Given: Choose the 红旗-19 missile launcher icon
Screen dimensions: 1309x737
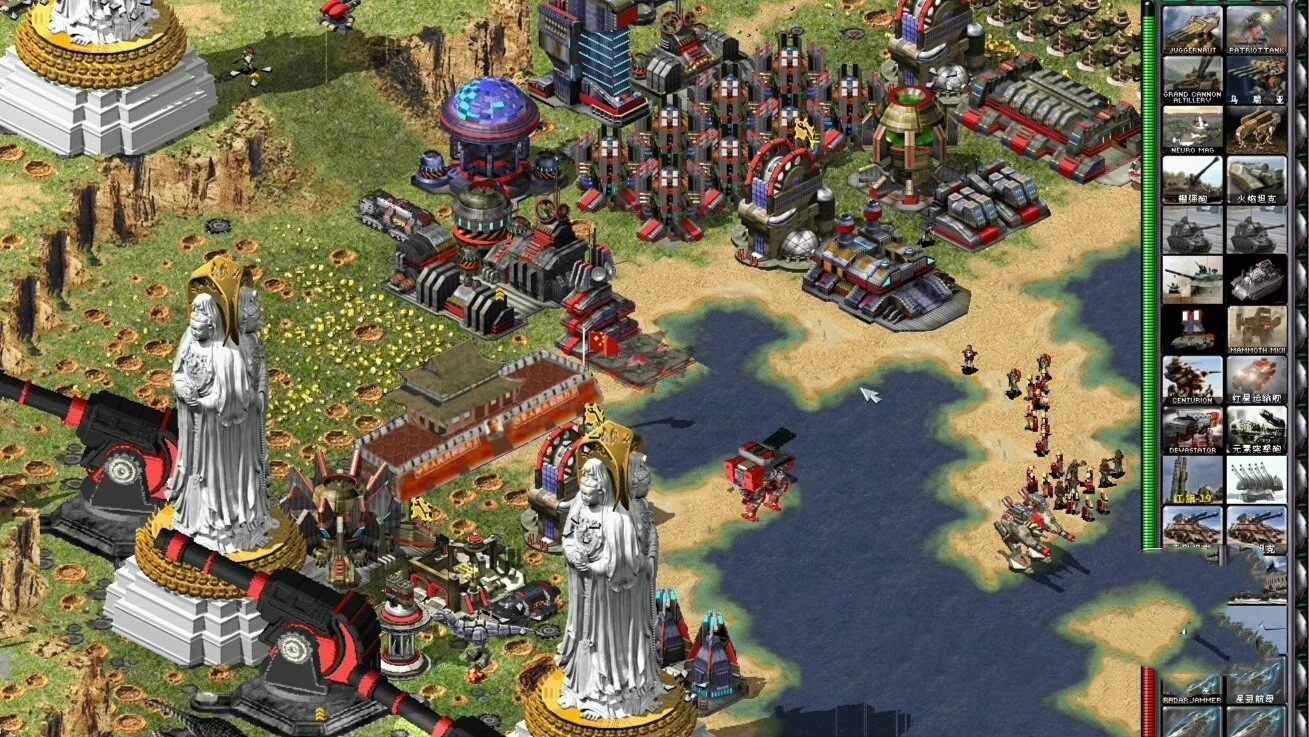Looking at the screenshot, I should [1192, 479].
